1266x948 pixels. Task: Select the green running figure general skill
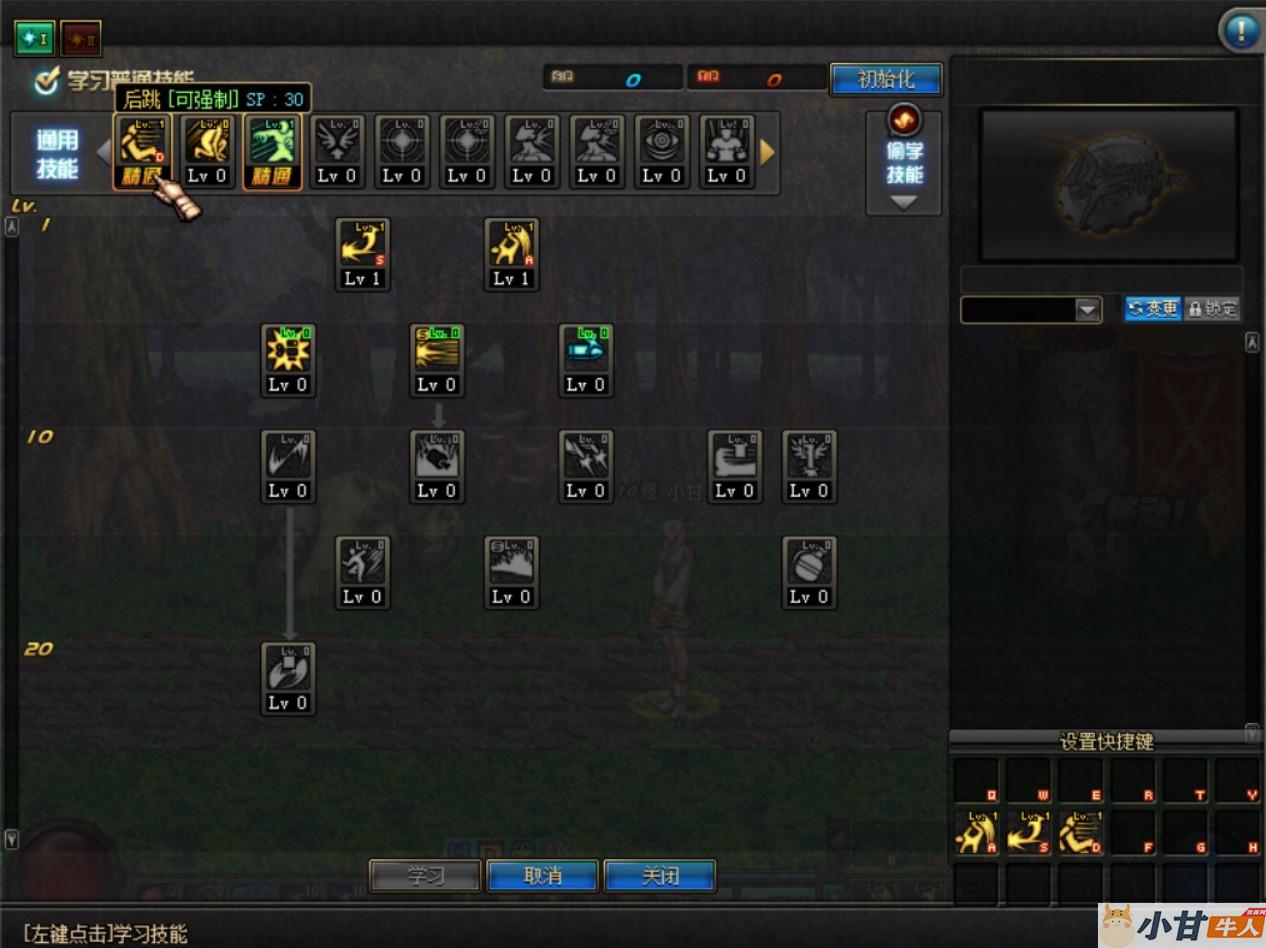[272, 143]
